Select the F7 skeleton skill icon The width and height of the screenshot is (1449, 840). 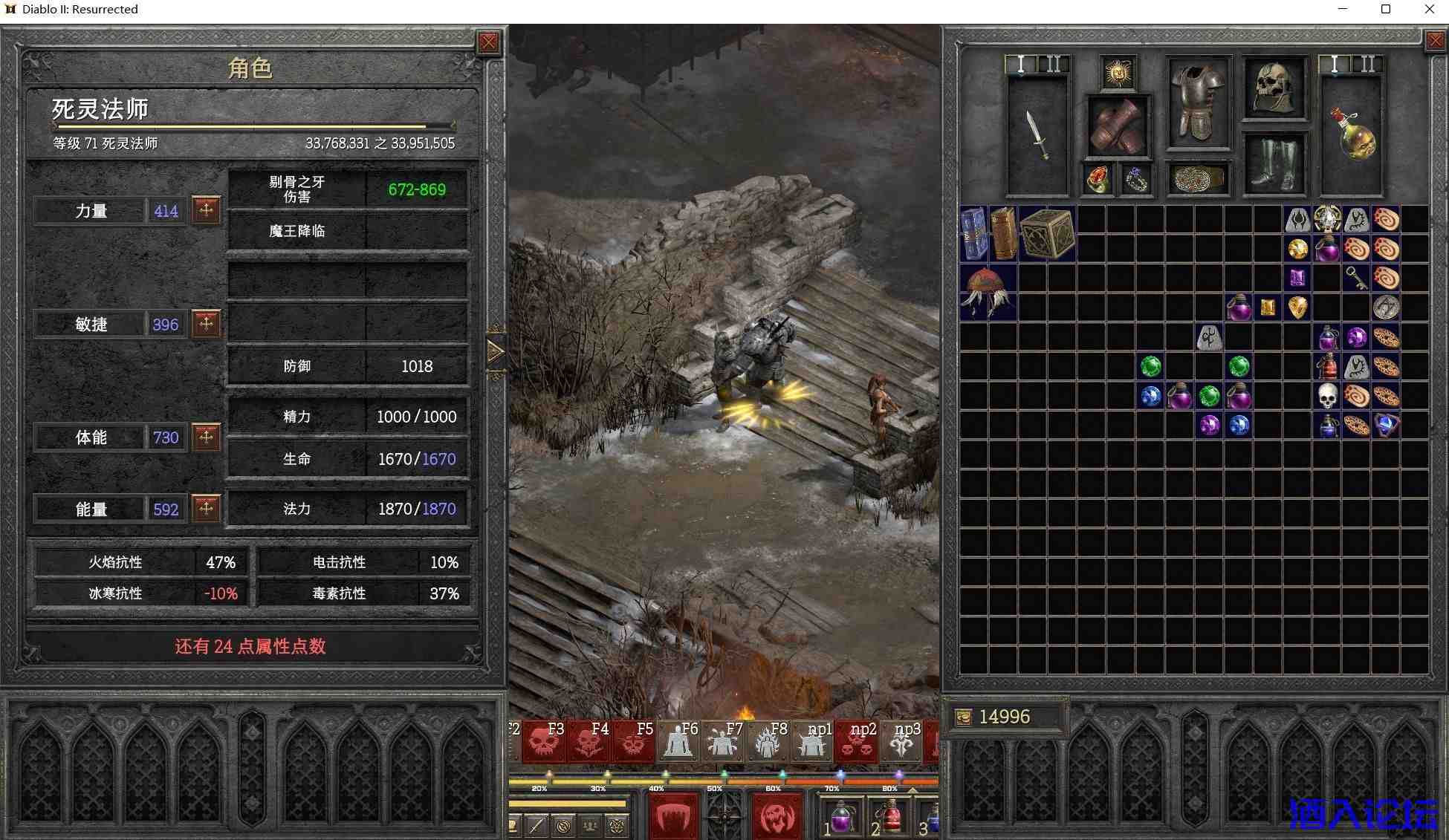click(722, 740)
